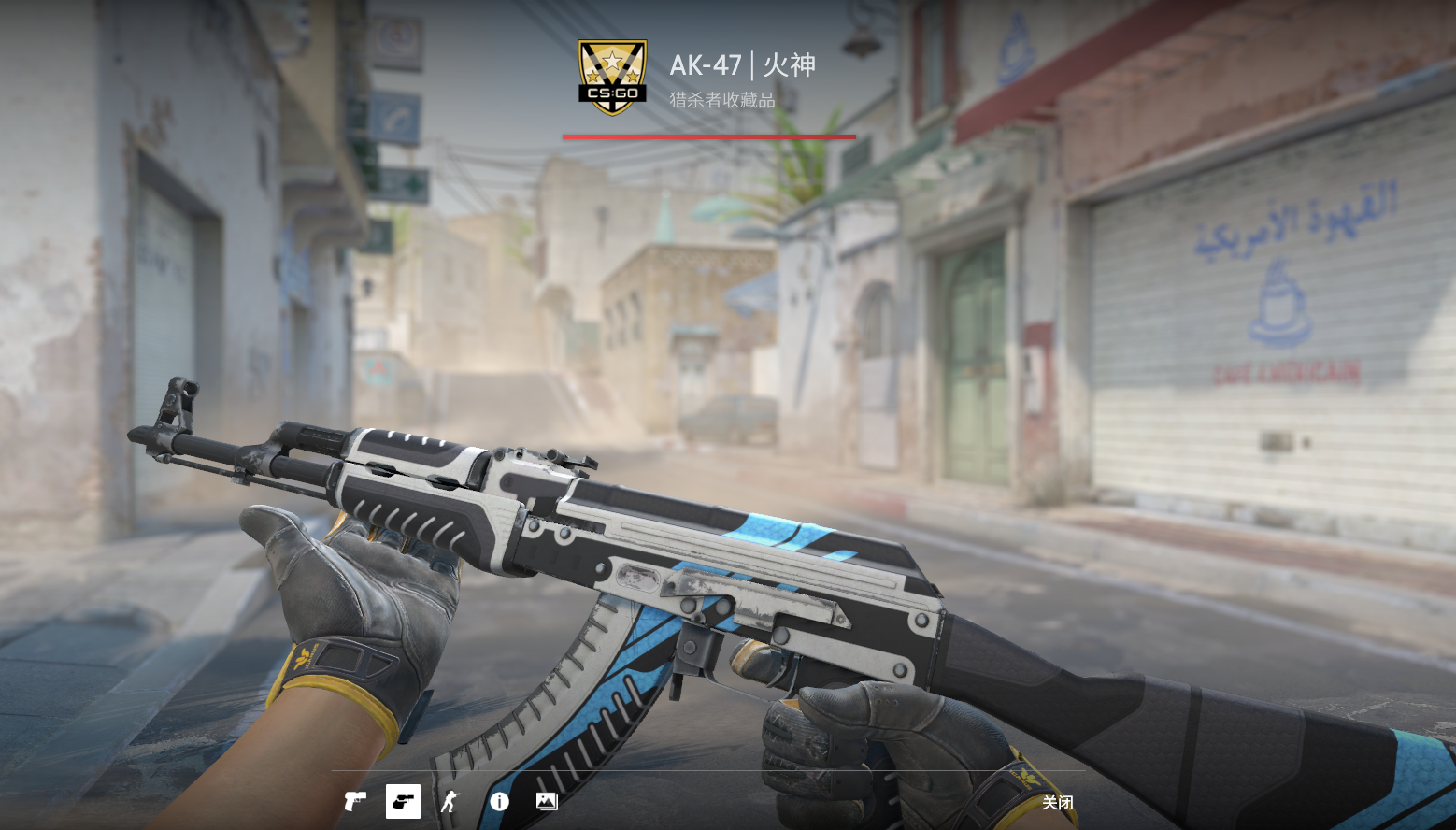1456x830 pixels.
Task: Open the picture background selector icon
Action: [547, 802]
